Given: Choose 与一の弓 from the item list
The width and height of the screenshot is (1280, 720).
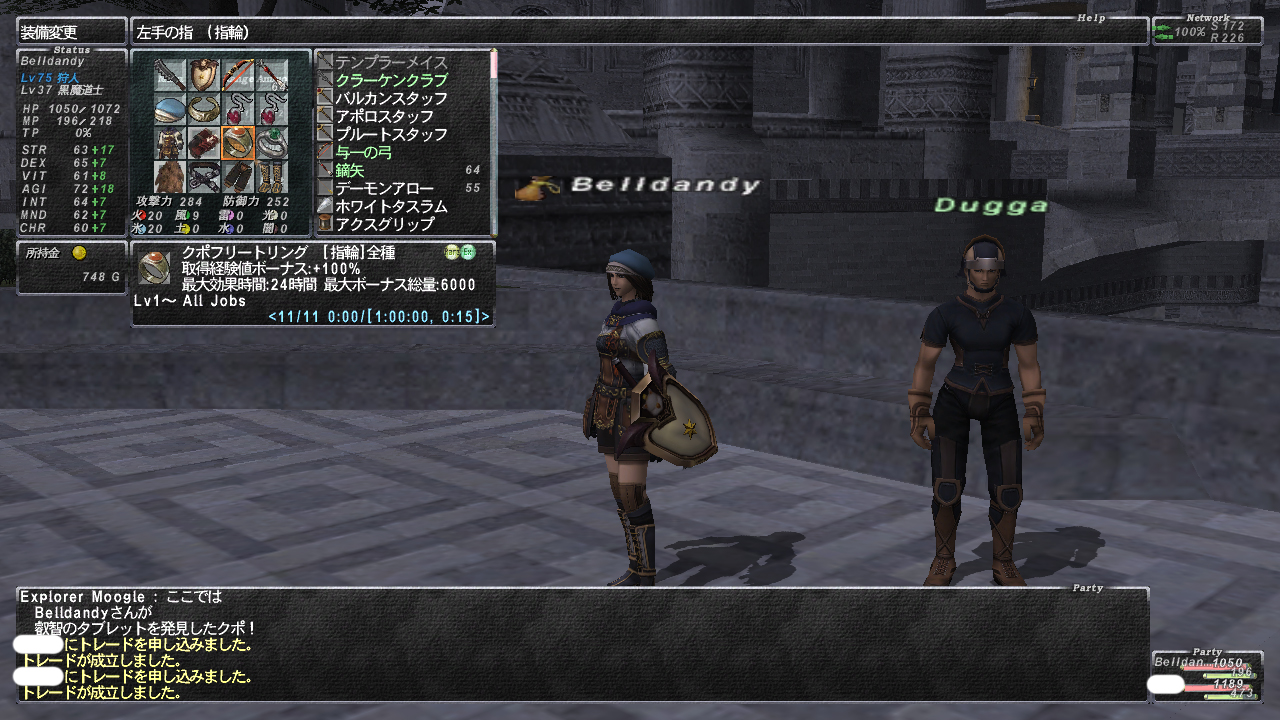Looking at the screenshot, I should click(x=364, y=152).
